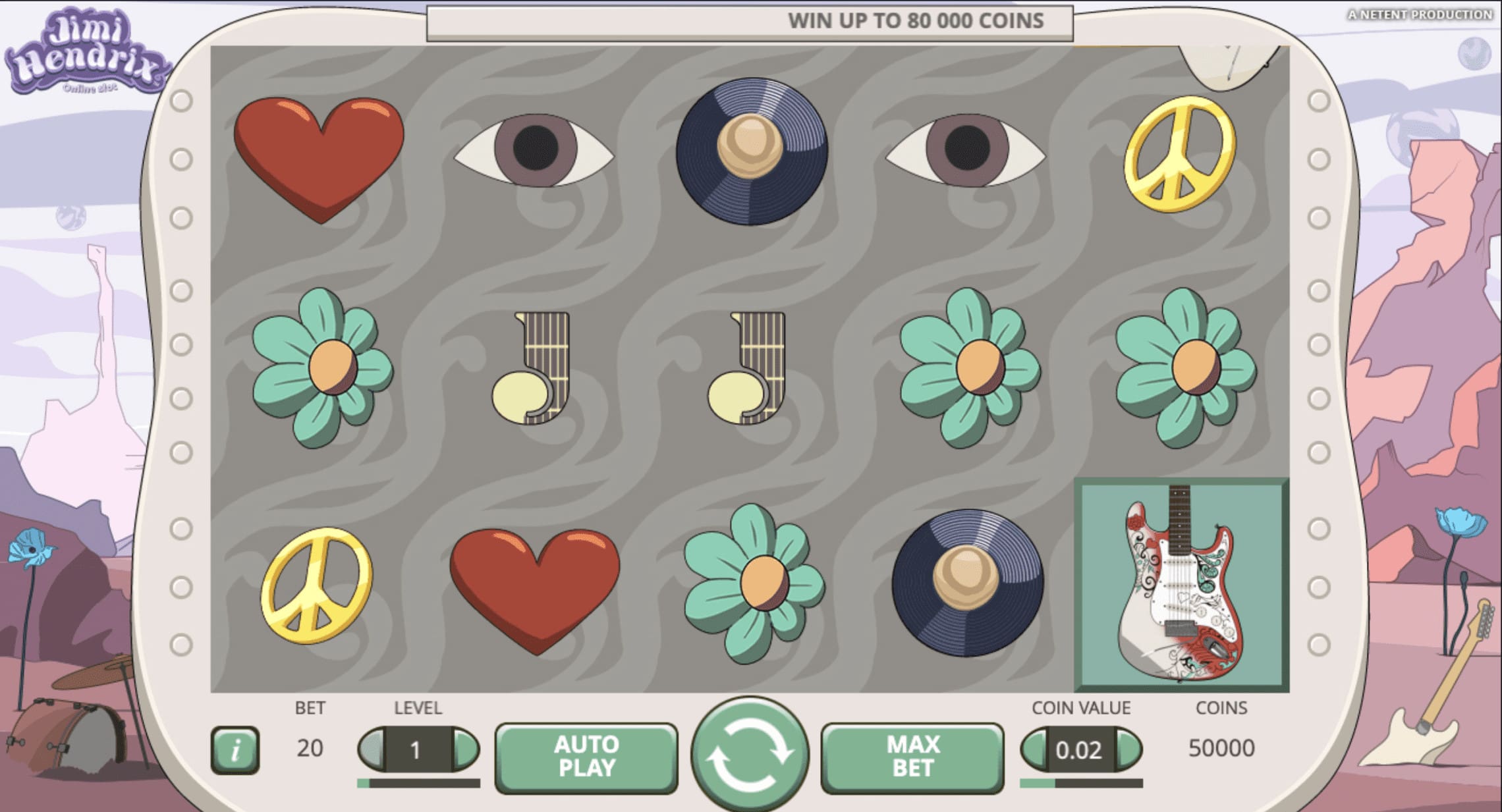Image resolution: width=1502 pixels, height=812 pixels.
Task: Open the info paytable button
Action: tap(235, 750)
